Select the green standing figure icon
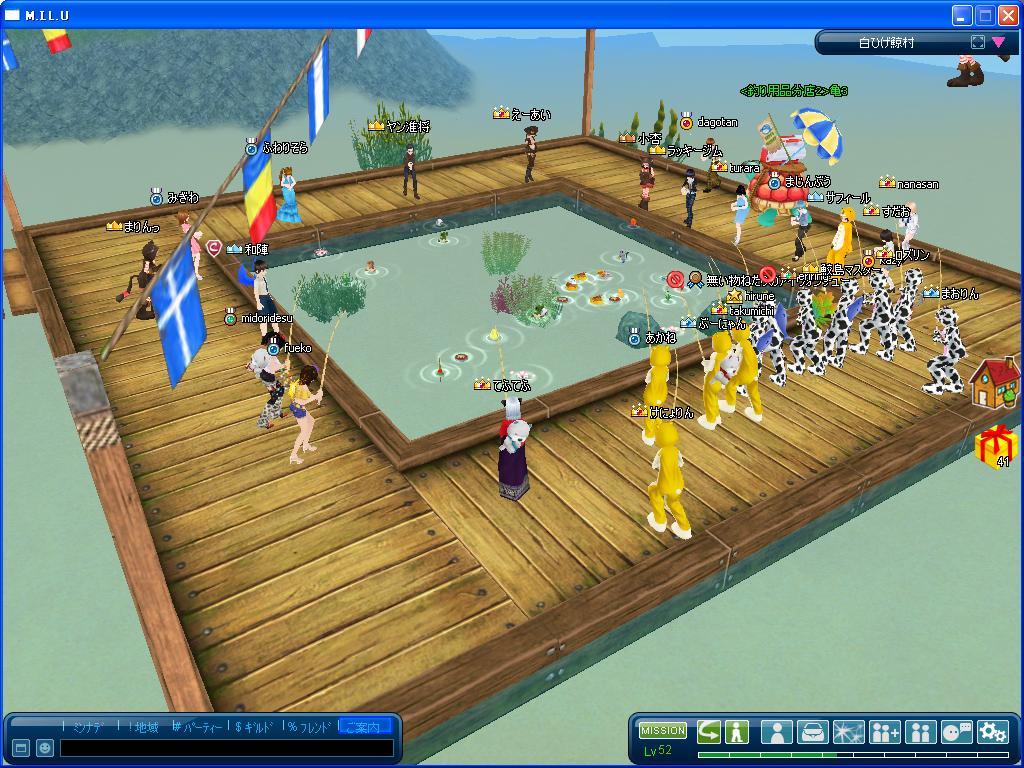 tap(737, 731)
